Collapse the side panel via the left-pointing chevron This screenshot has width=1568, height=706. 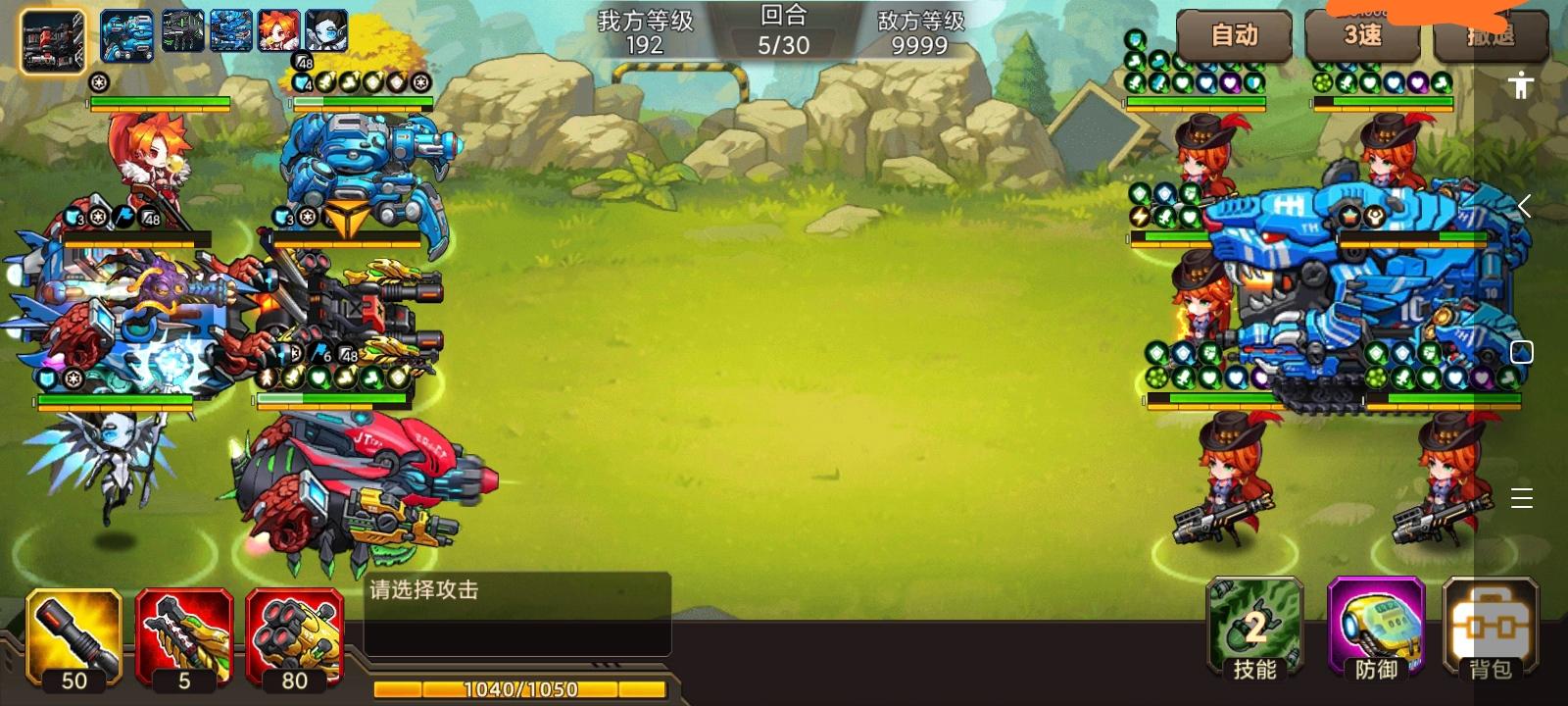coord(1525,206)
